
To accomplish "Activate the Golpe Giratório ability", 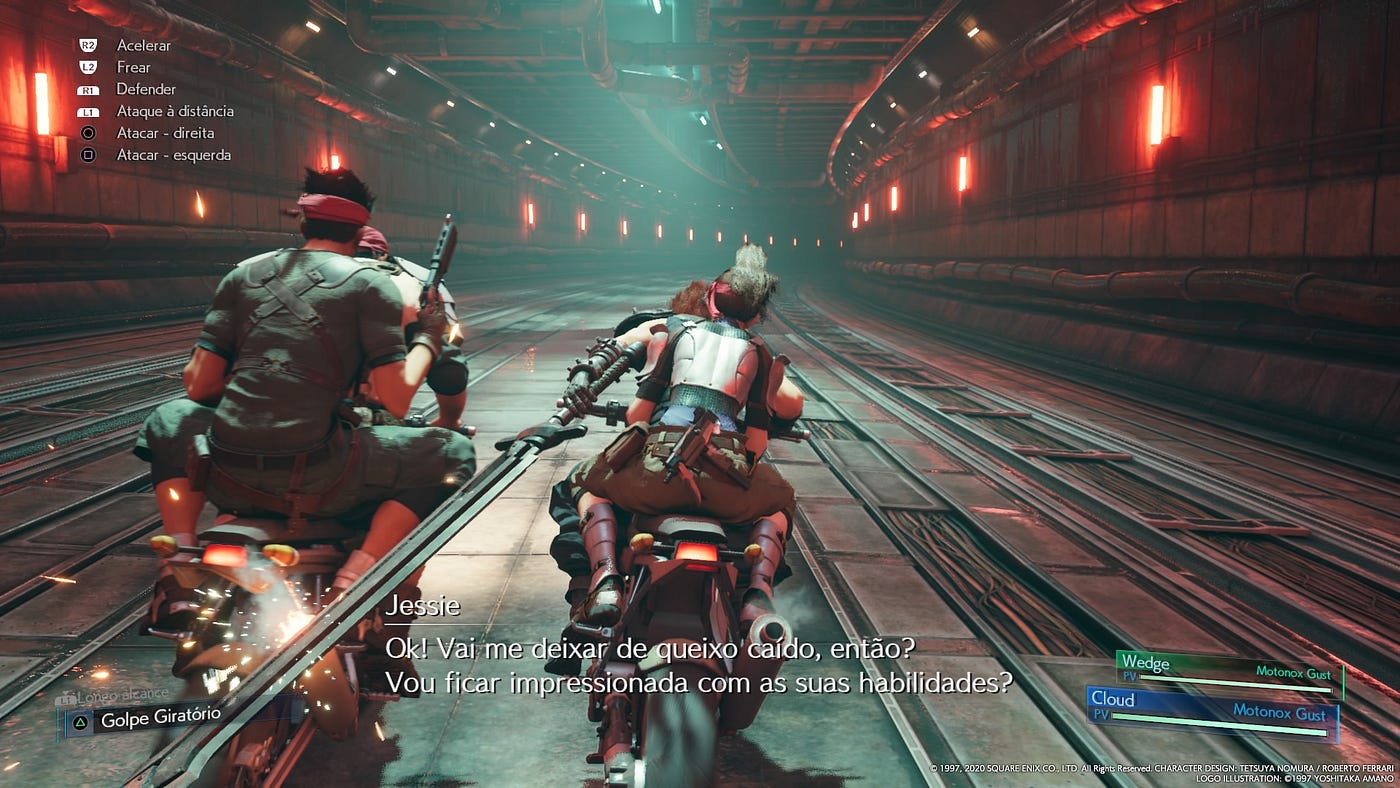I will coord(150,717).
